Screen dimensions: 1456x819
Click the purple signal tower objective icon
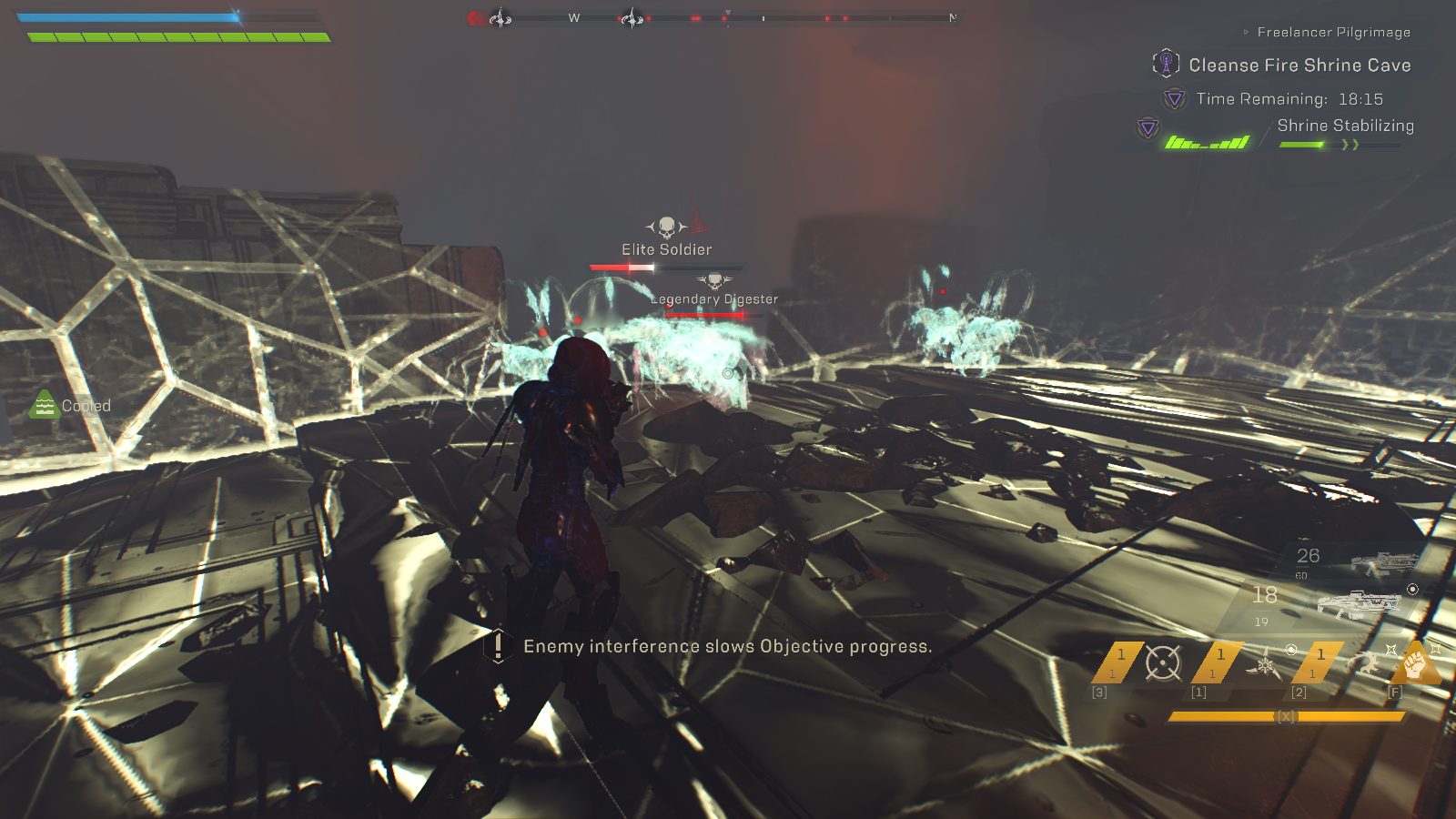1166,63
